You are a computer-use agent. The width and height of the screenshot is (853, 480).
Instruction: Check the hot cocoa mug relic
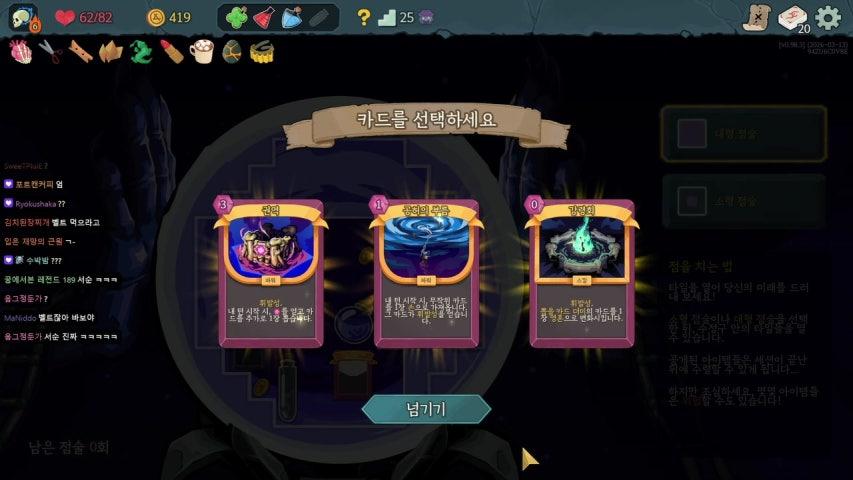202,51
